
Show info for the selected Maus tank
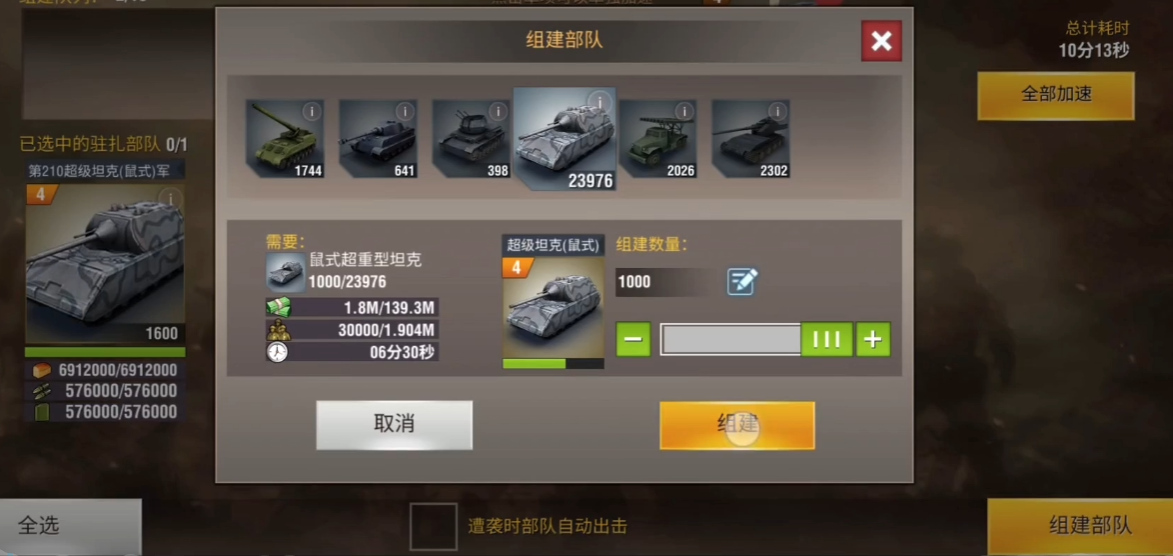coord(600,102)
